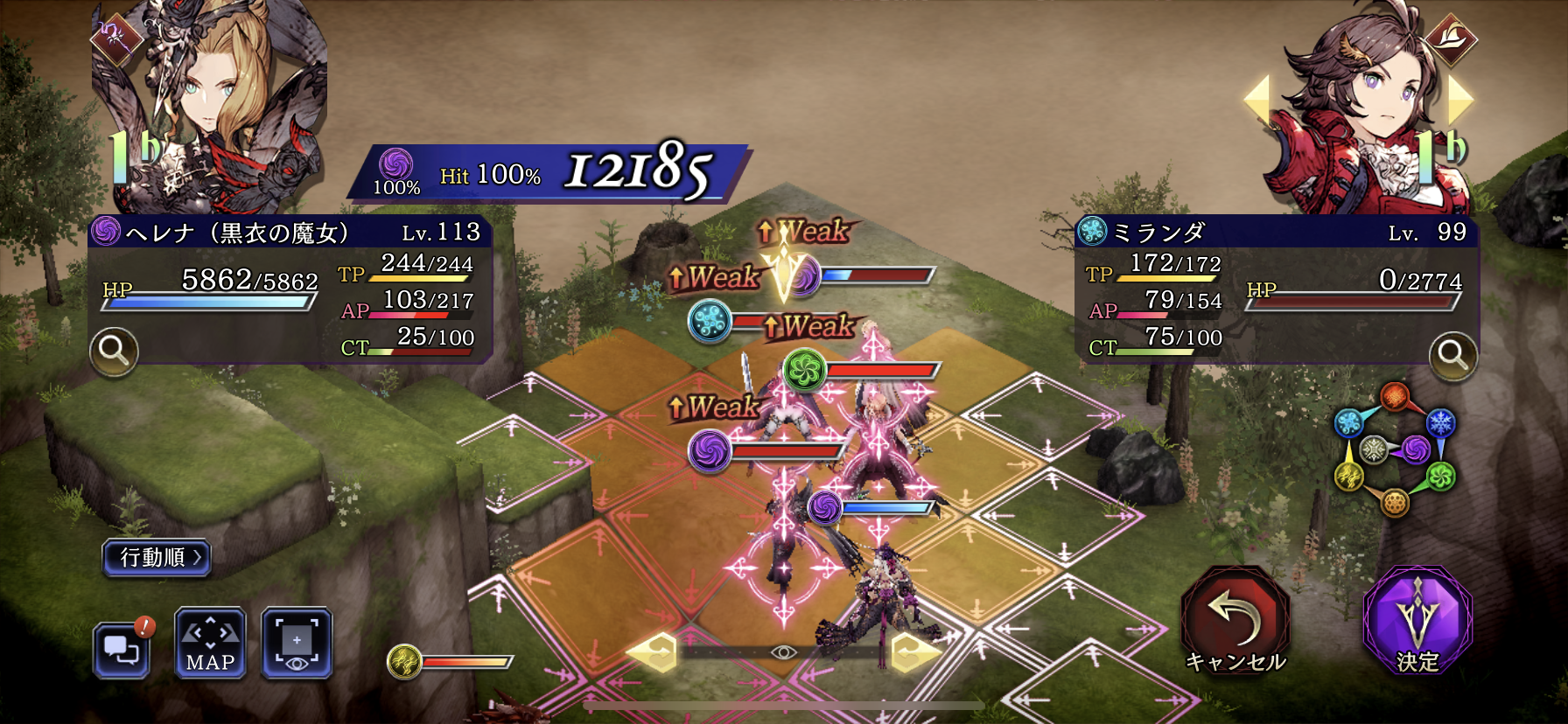
Task: Open the 行動順 turn order list
Action: (x=157, y=557)
